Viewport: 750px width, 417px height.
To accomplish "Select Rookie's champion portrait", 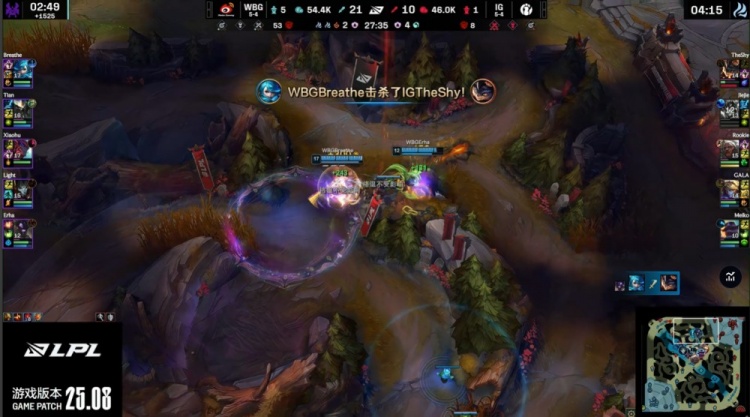I will (x=729, y=152).
